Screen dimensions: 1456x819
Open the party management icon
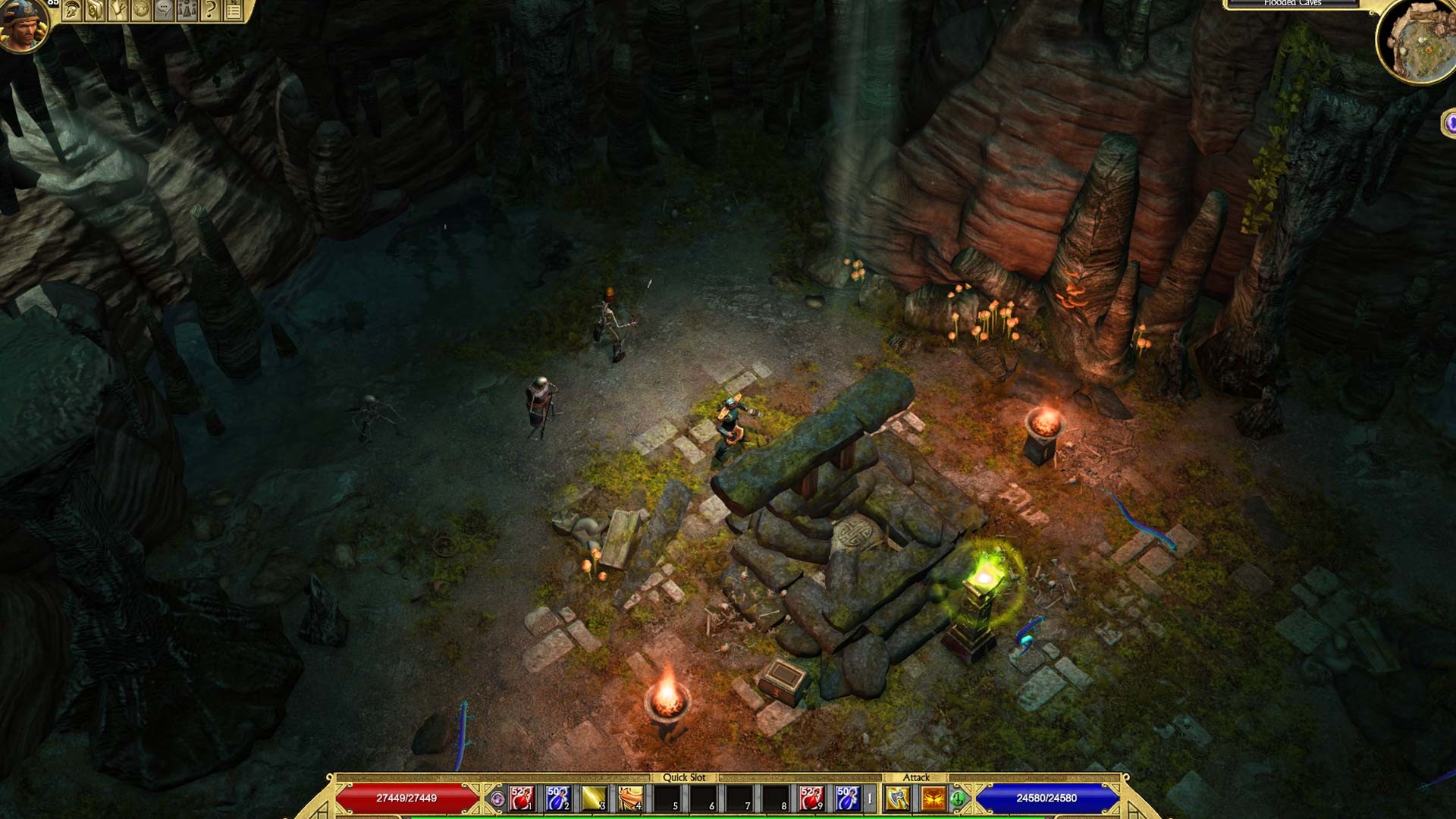click(x=187, y=11)
